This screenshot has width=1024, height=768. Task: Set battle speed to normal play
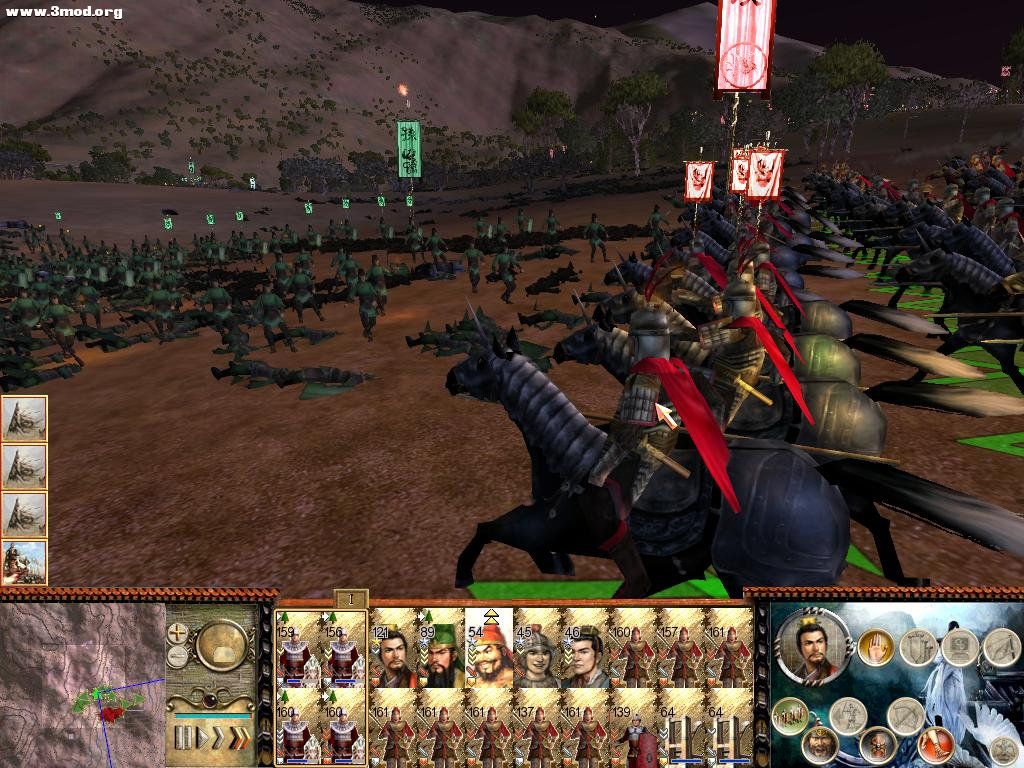pos(202,738)
